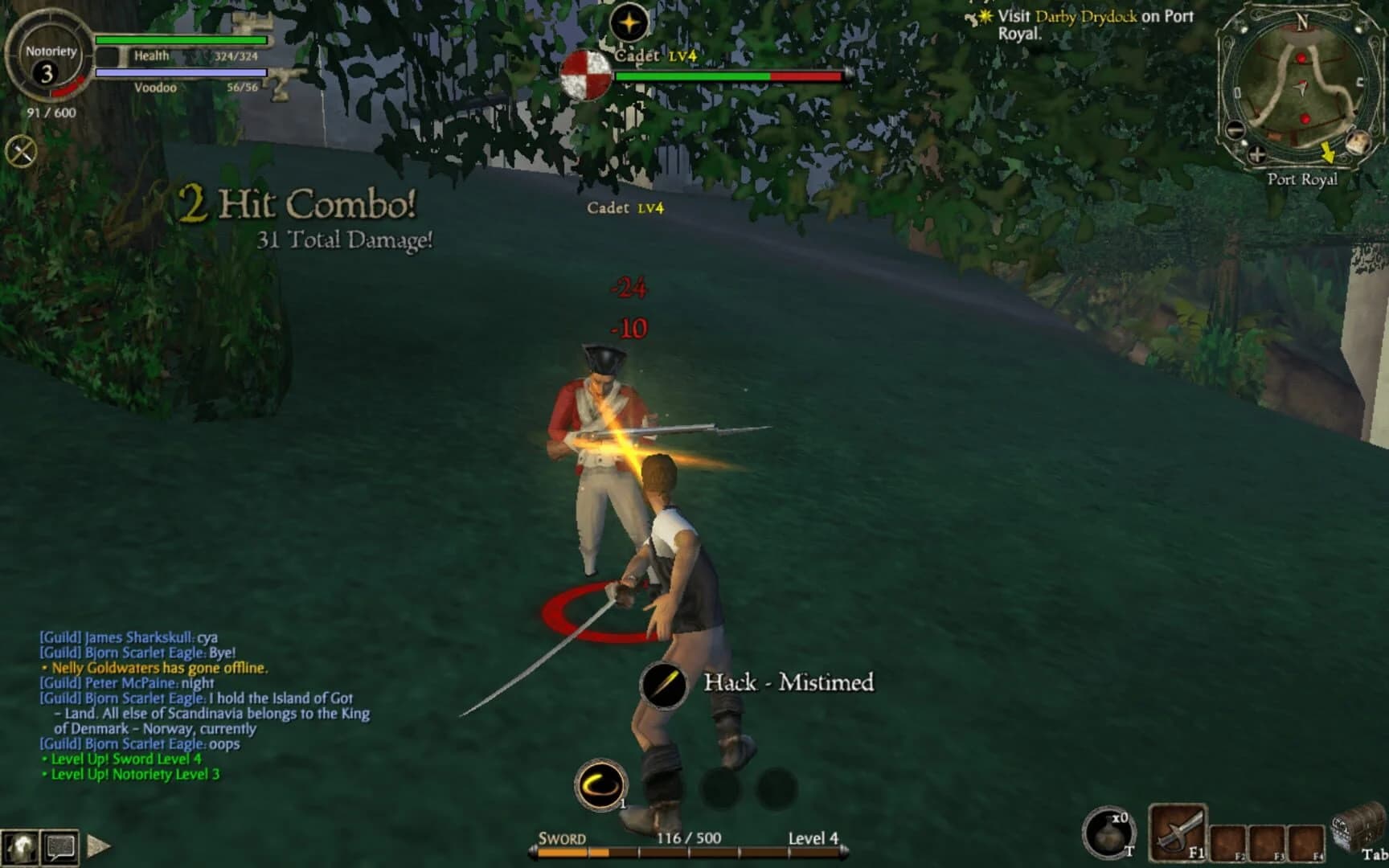The height and width of the screenshot is (868, 1389).
Task: Open the emote face icon in bottom-left corner
Action: point(22,848)
